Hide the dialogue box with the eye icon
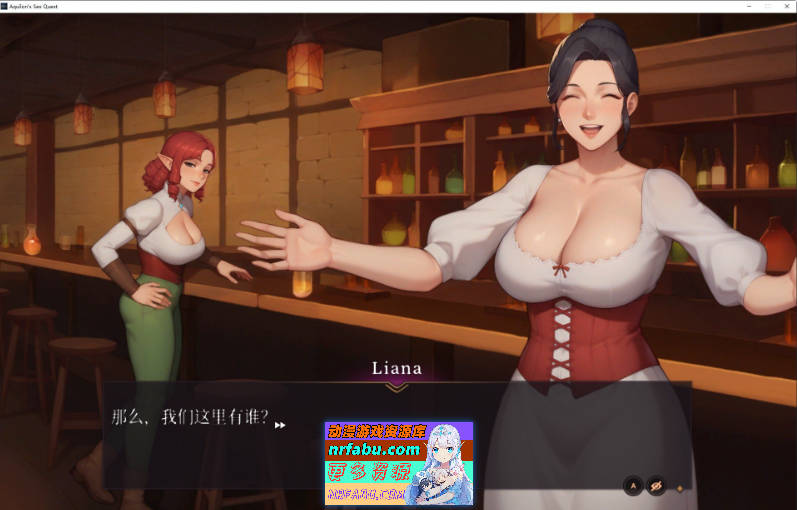Viewport: 797px width, 510px height. (x=657, y=487)
